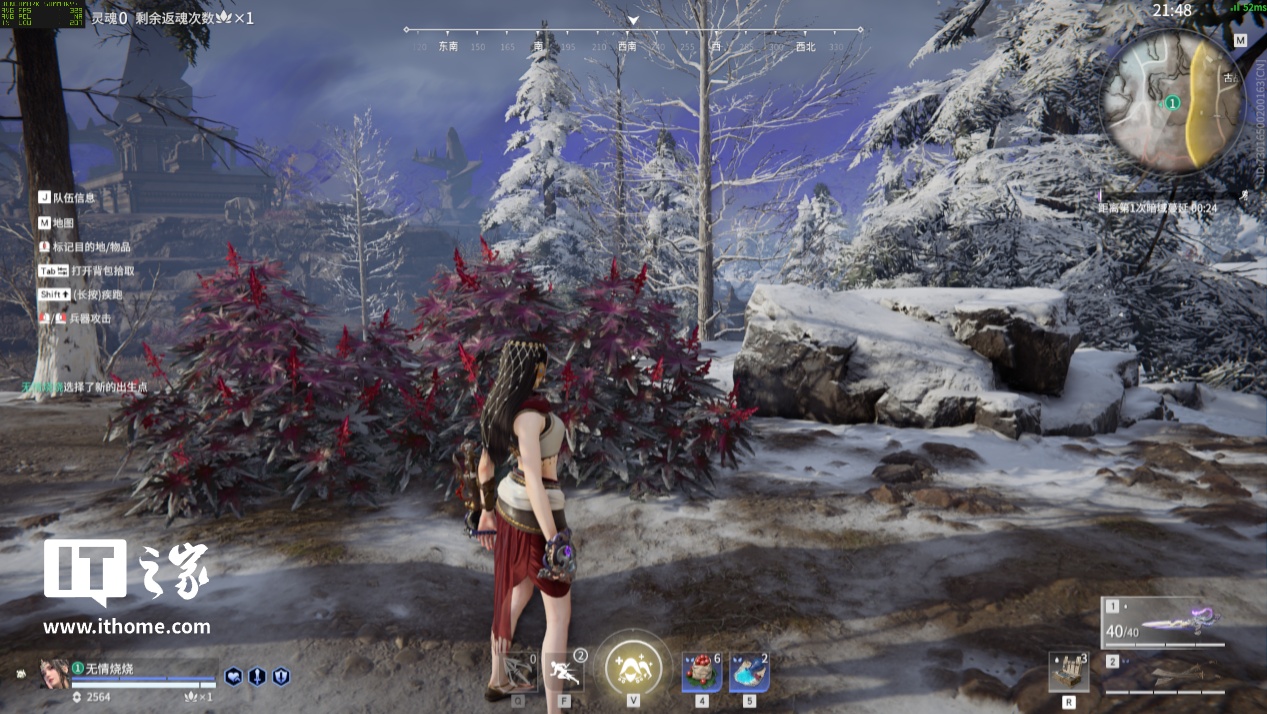Select the grappling hook slot
Screen dimensions: 1267x714
click(519, 672)
